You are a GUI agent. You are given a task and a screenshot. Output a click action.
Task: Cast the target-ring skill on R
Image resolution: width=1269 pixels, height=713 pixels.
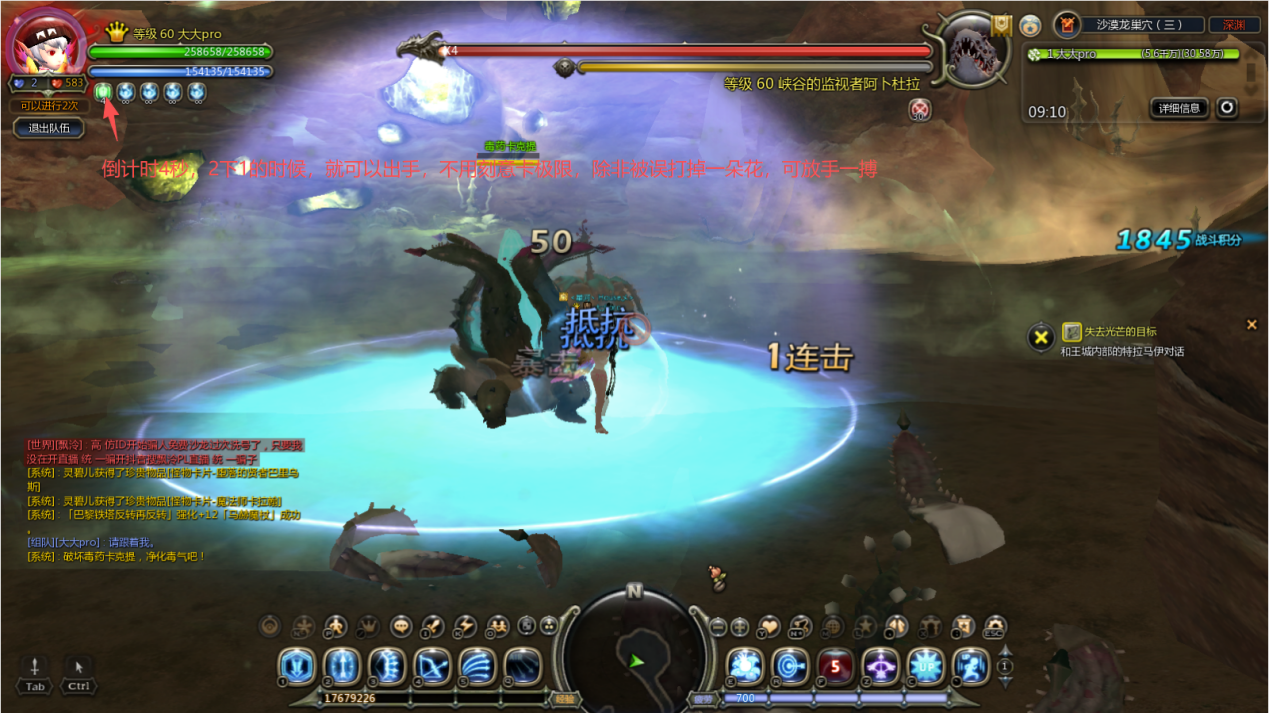[790, 666]
